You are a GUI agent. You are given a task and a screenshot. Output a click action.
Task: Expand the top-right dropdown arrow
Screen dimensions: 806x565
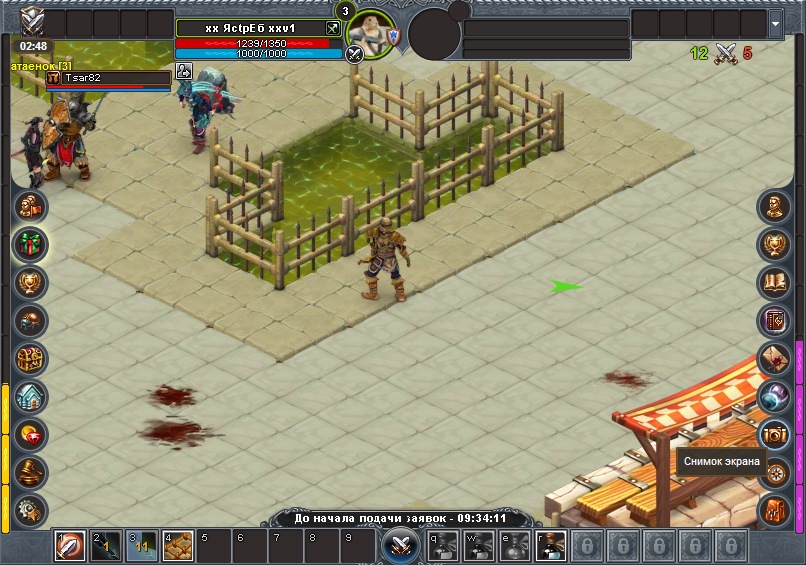tap(776, 24)
